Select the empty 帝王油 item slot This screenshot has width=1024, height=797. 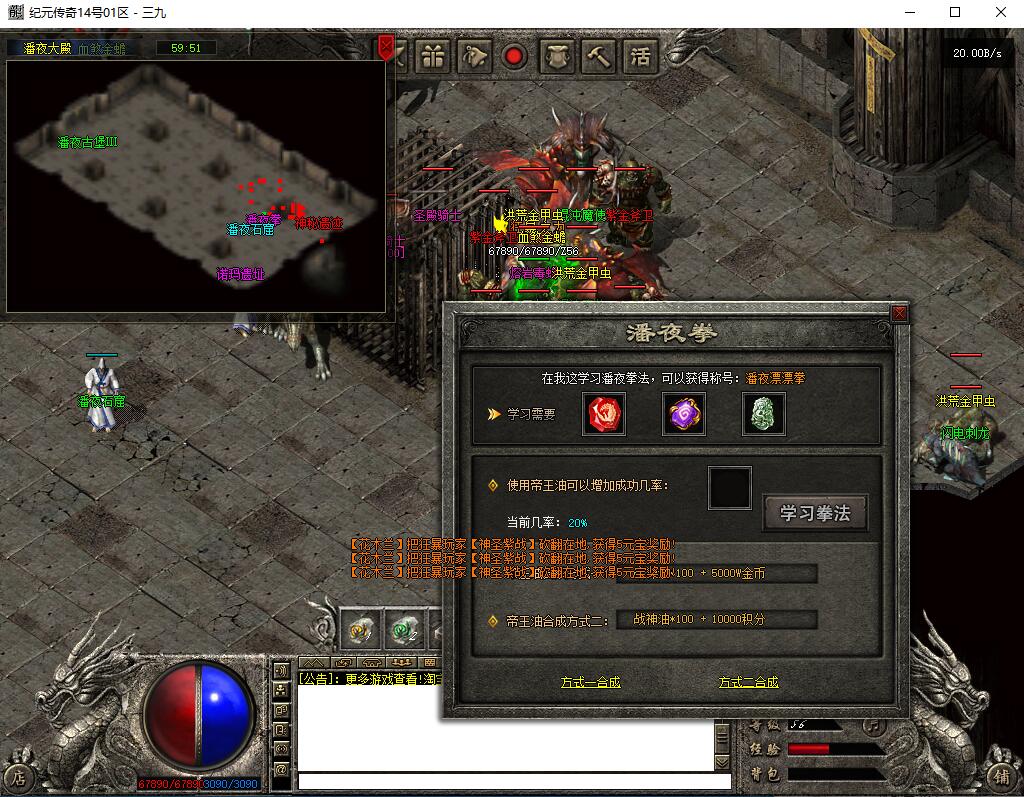(729, 487)
